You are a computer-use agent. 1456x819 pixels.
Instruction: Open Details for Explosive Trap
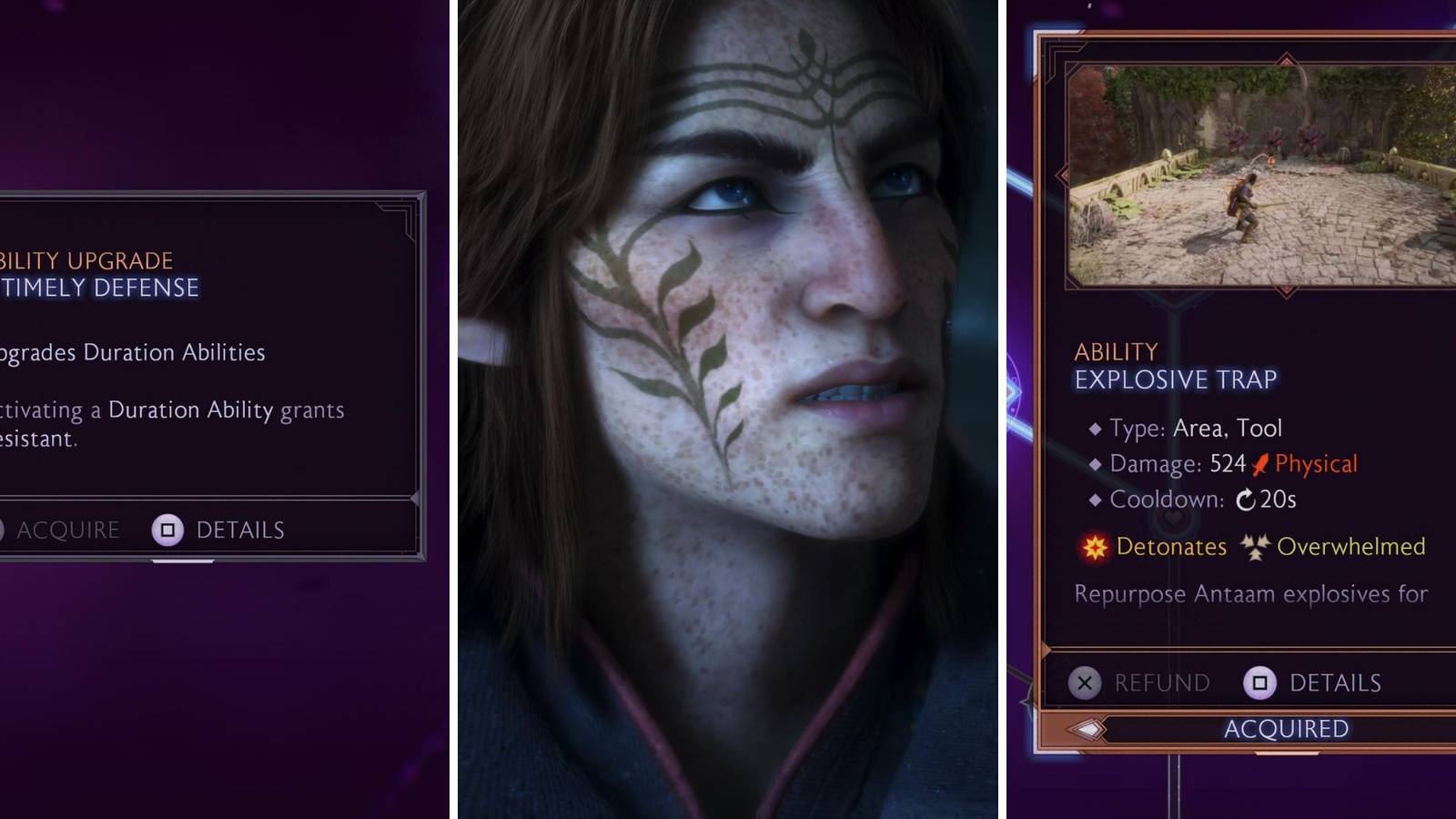pos(1337,682)
